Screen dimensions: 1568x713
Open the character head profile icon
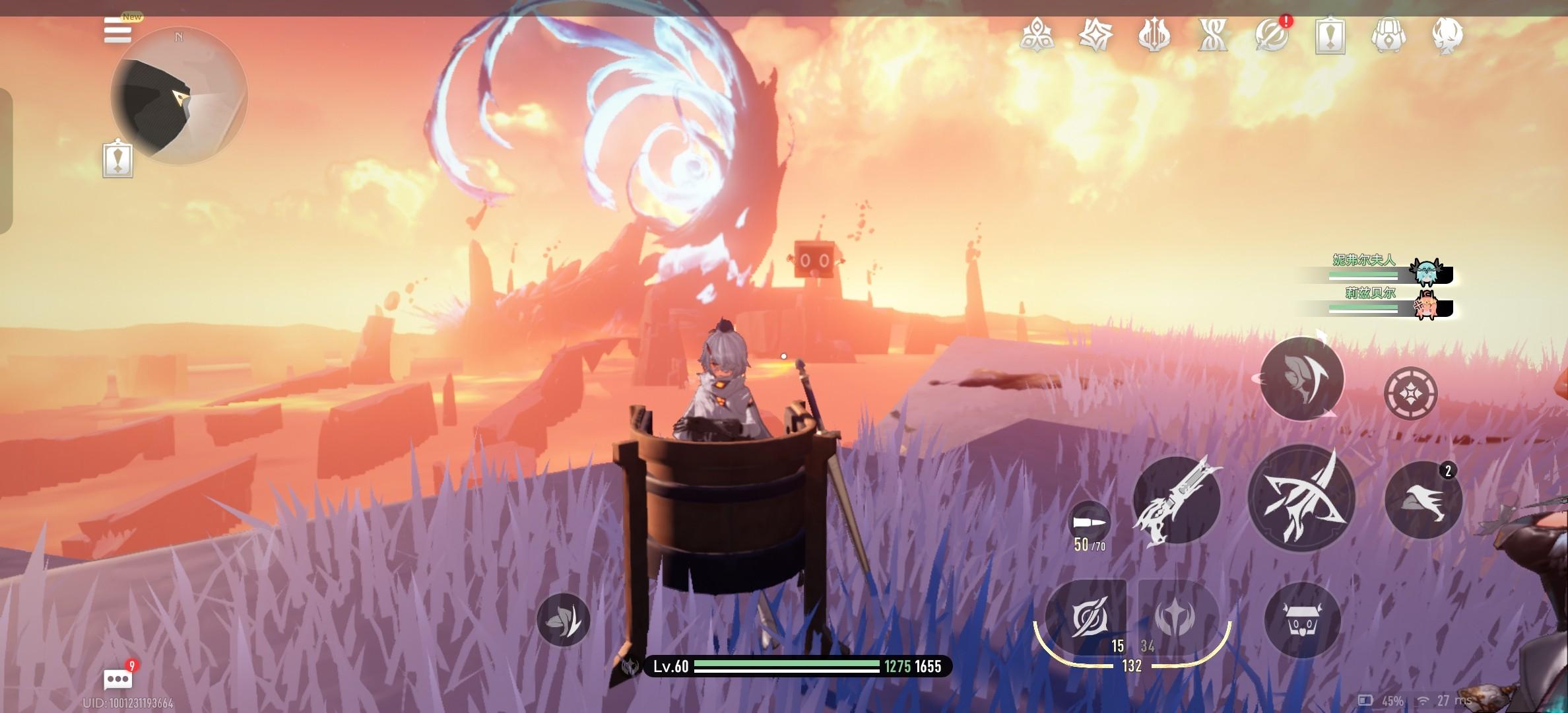[x=1447, y=35]
